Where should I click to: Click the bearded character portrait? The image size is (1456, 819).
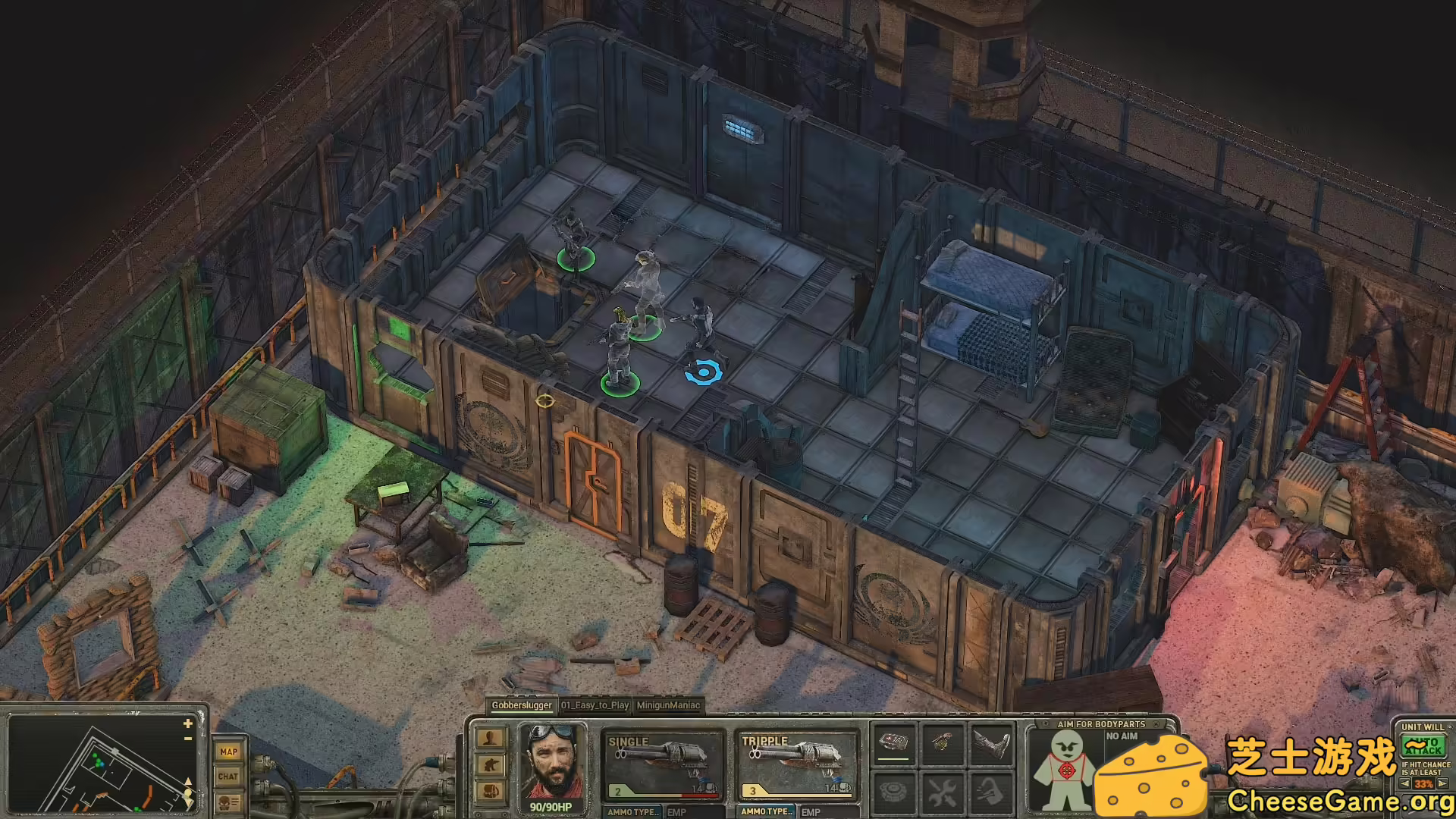coord(551,764)
